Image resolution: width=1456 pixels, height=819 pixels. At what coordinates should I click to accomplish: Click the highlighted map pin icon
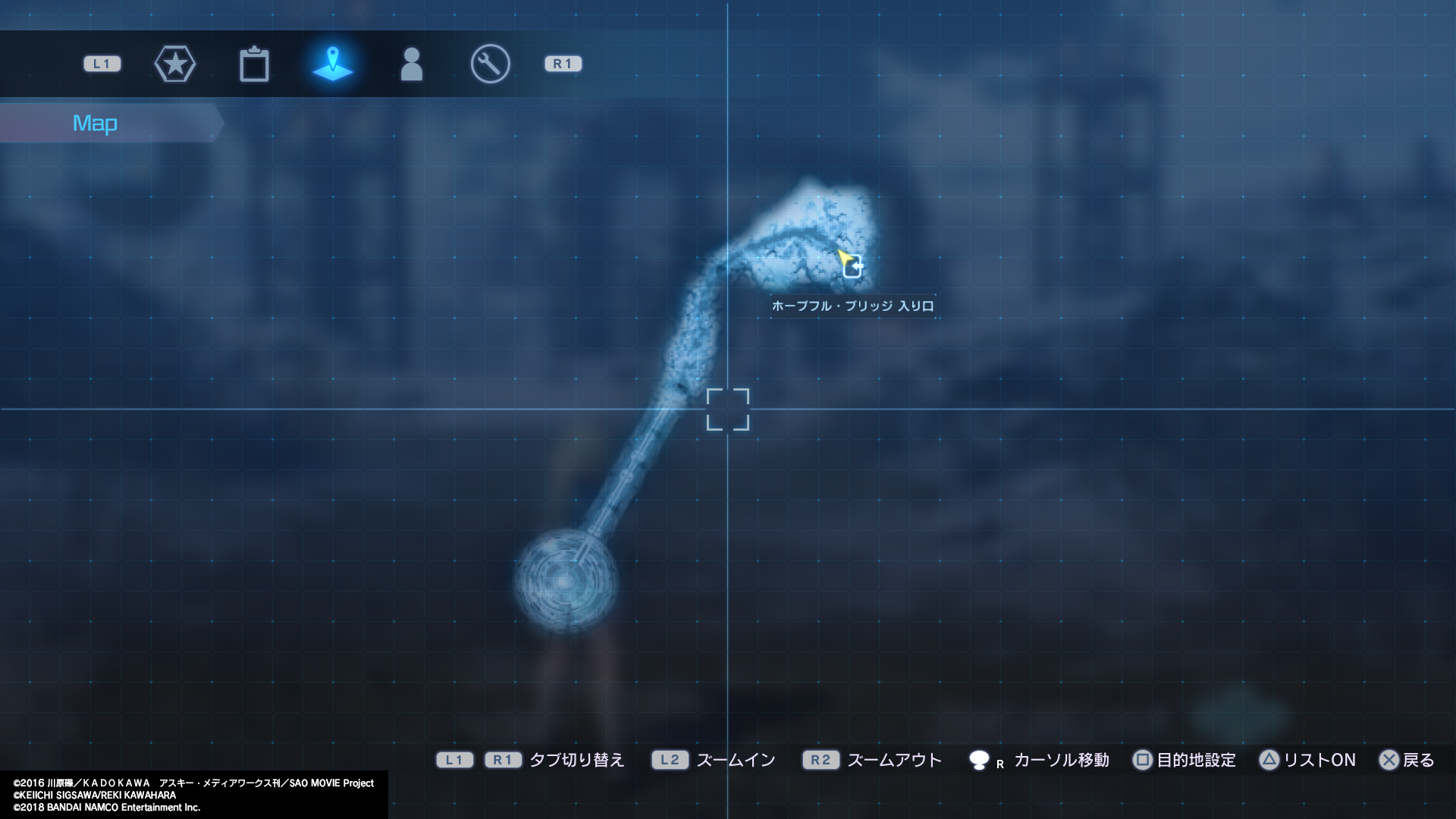[x=334, y=64]
